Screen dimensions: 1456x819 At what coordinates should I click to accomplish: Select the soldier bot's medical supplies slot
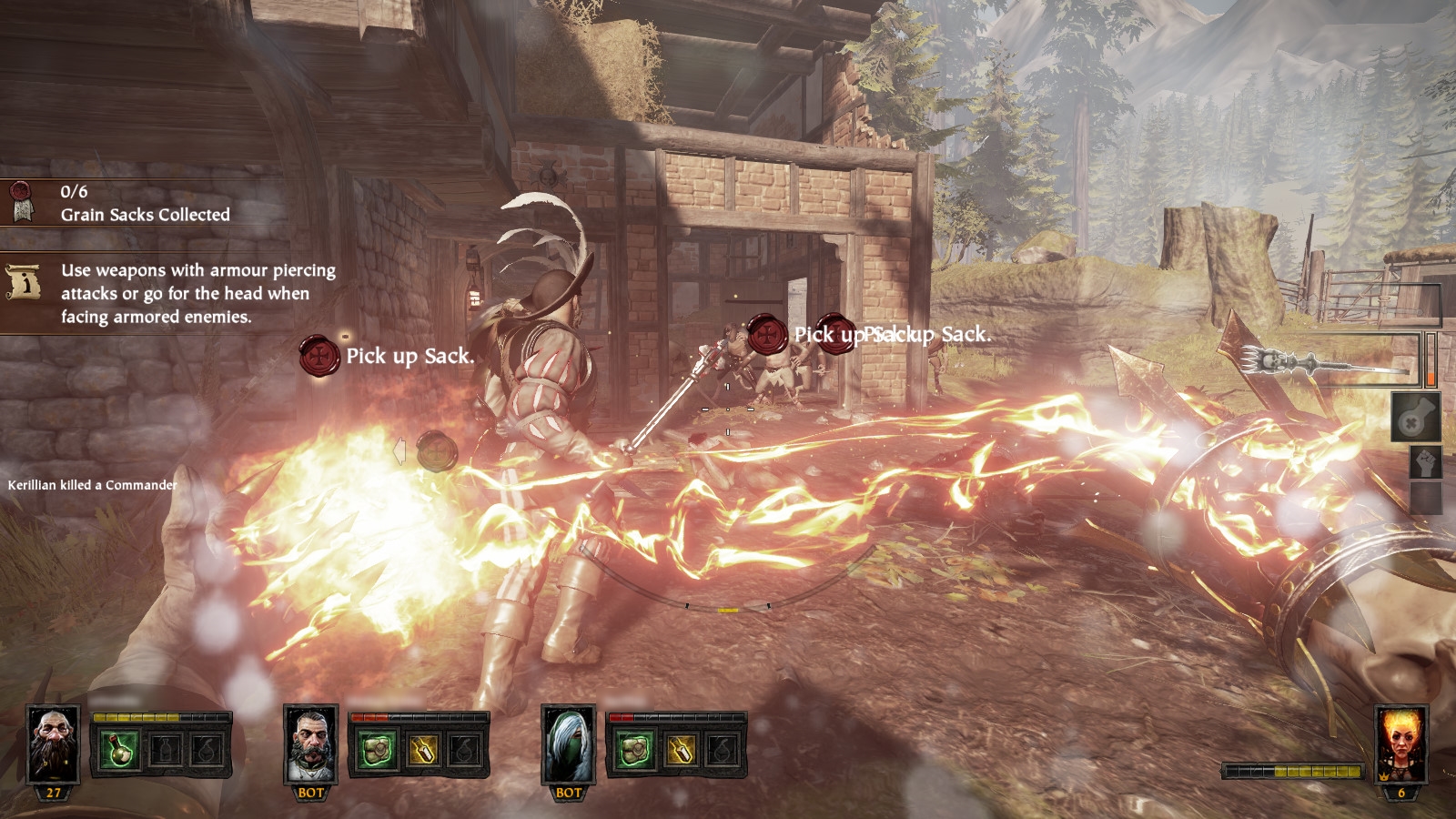[376, 752]
